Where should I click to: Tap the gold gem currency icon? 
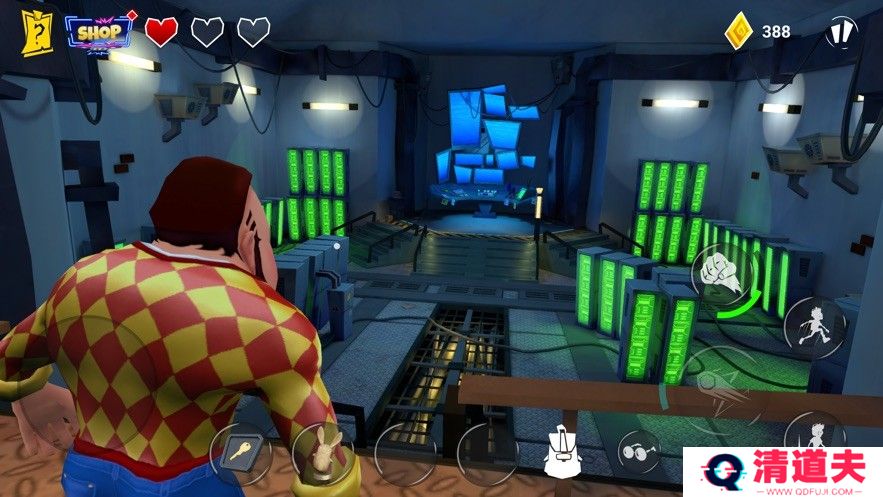click(x=738, y=32)
